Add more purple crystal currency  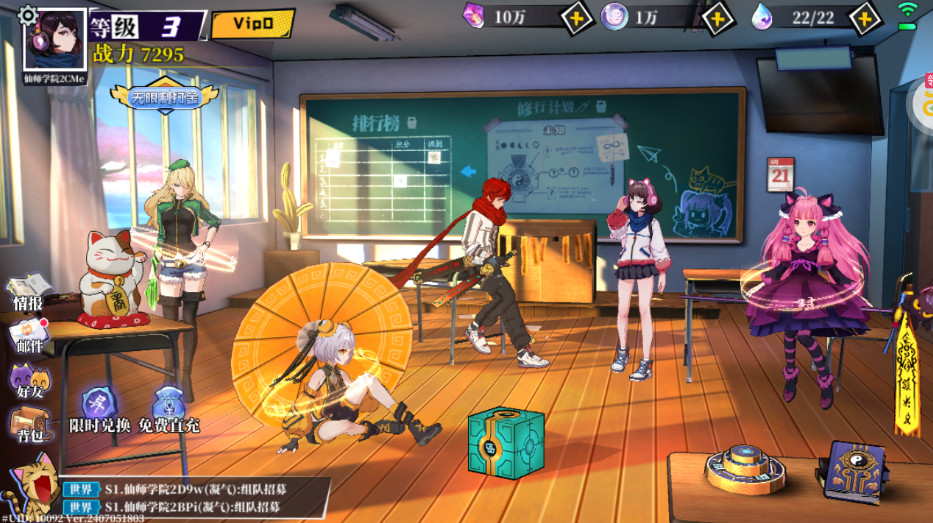(x=575, y=17)
